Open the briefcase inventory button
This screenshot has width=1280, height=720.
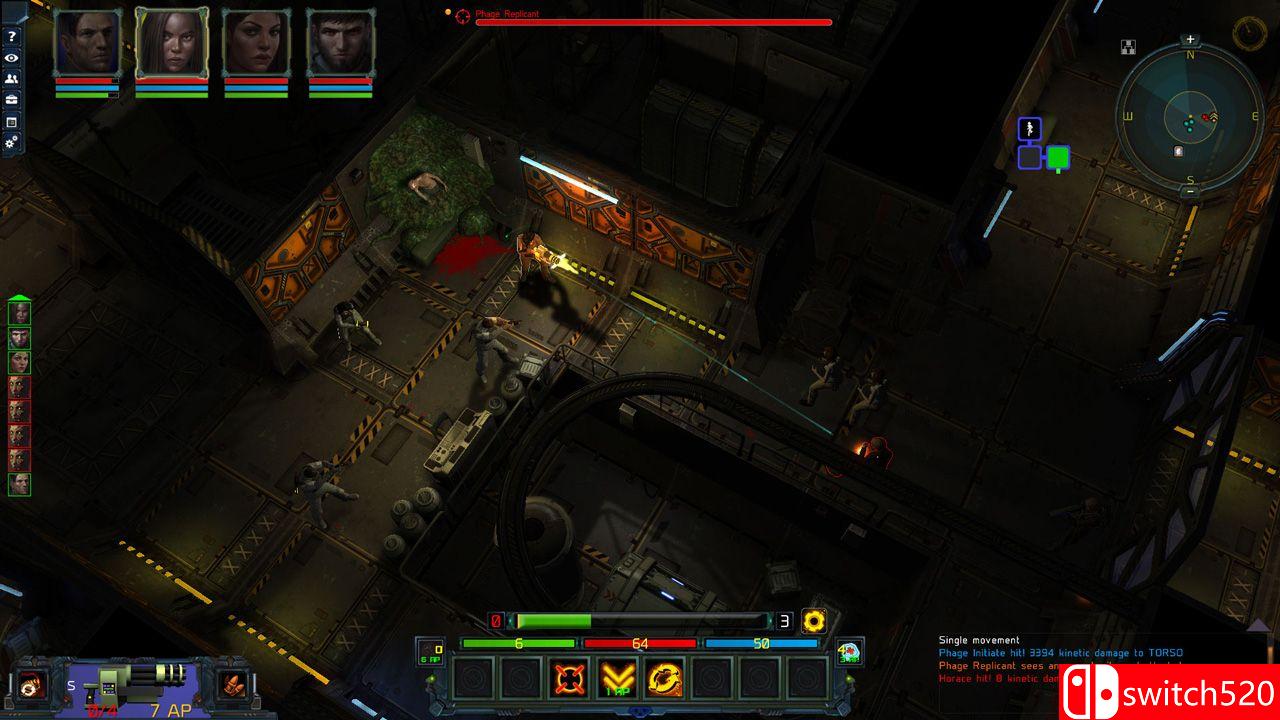[11, 100]
